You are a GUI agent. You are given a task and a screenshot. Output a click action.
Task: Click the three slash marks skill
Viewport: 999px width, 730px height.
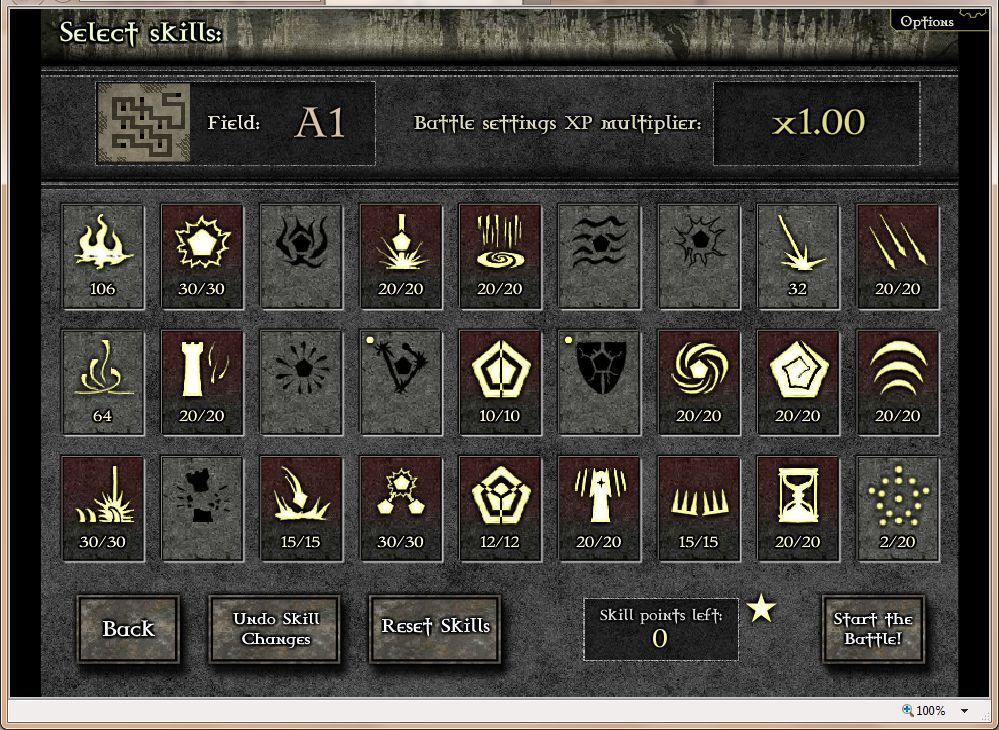pos(898,256)
